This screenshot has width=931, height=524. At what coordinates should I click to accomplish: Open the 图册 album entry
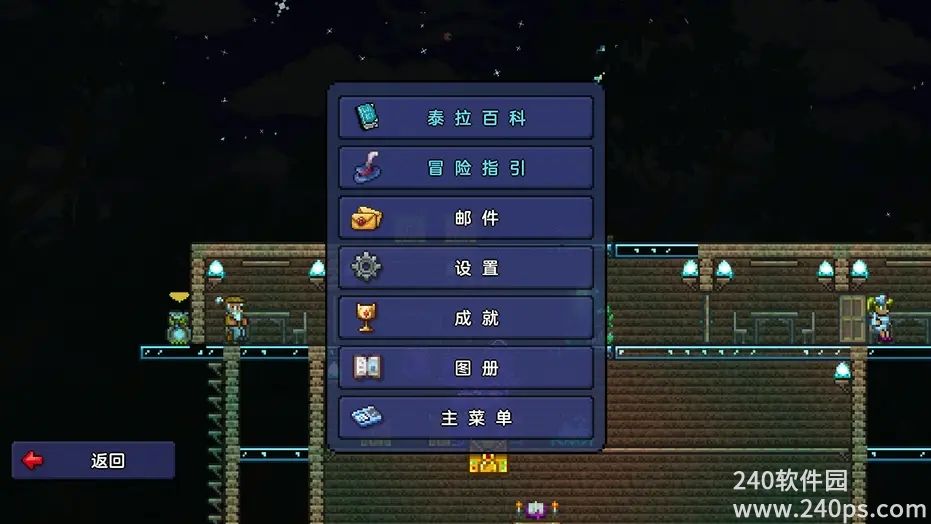coord(465,368)
